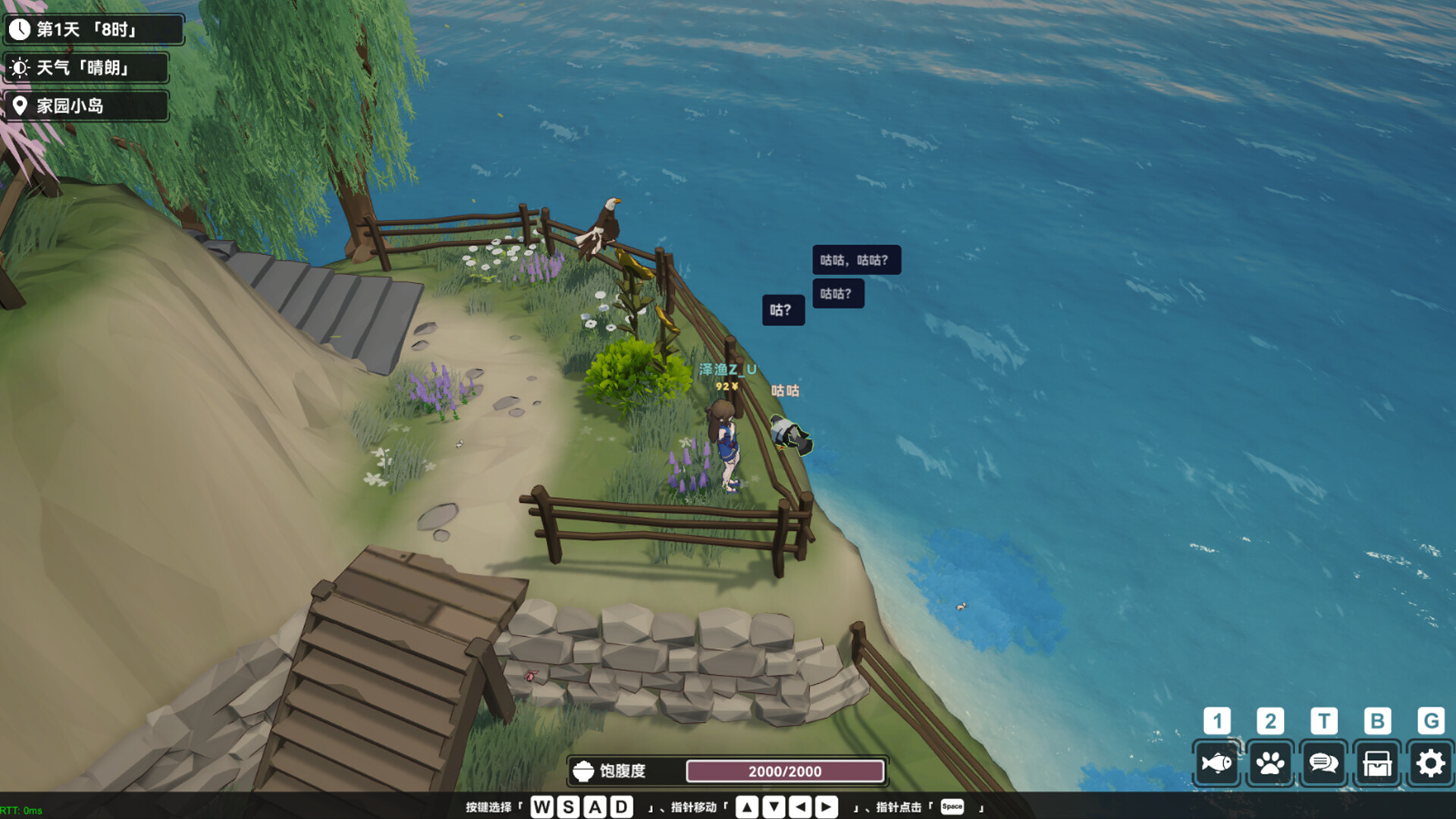The image size is (1456, 819).
Task: Click the 饱腹度 2000/2000 progress bar
Action: coord(785,771)
